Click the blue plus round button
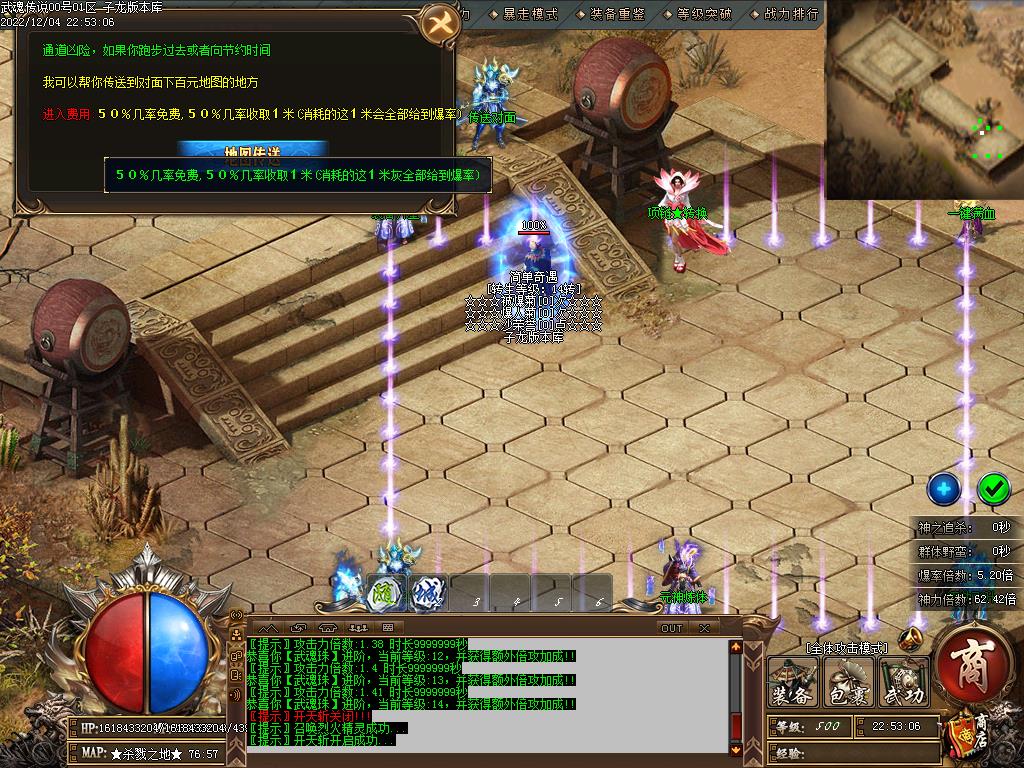The image size is (1024, 768). (943, 488)
